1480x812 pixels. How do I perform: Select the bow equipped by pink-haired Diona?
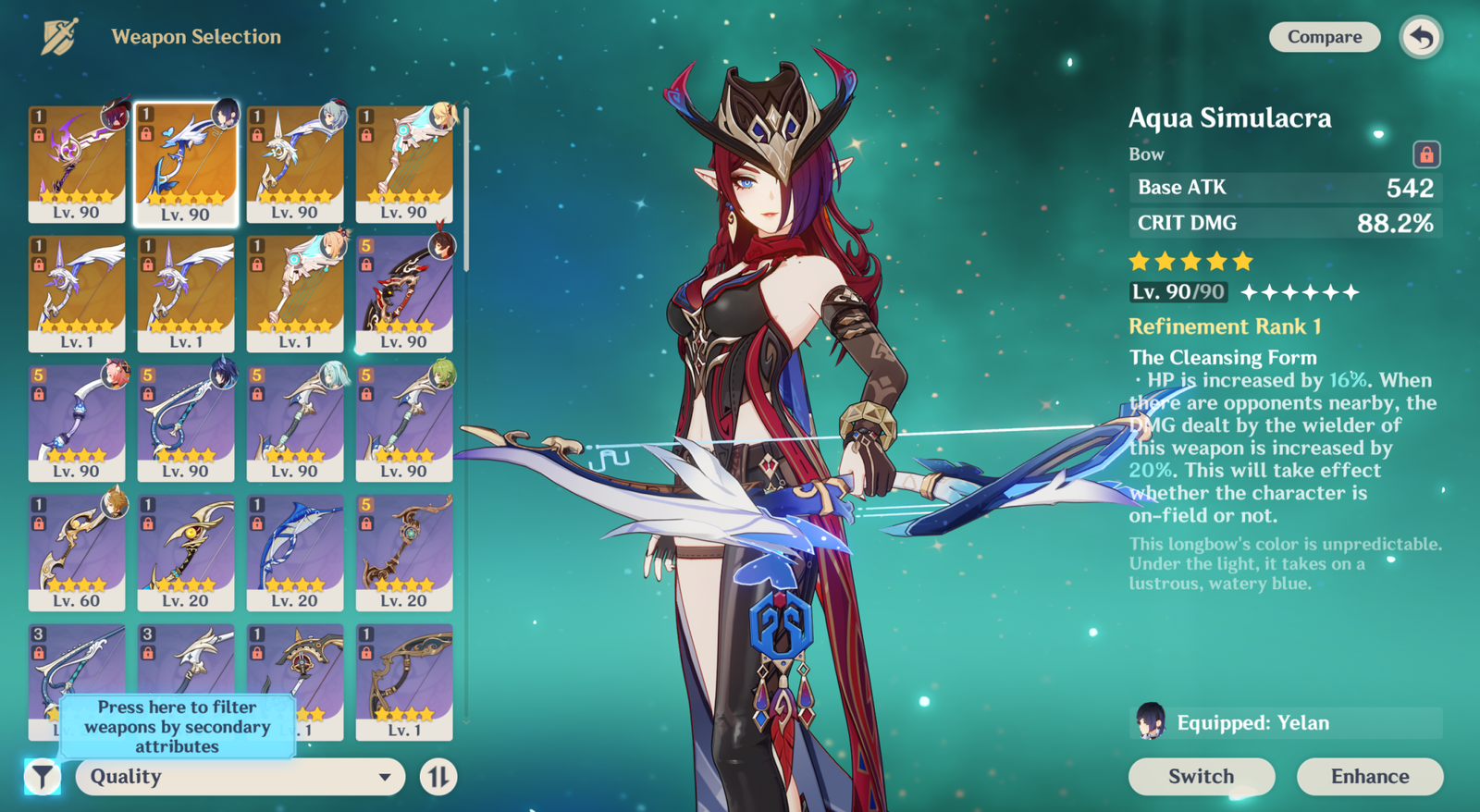pyautogui.click(x=76, y=423)
